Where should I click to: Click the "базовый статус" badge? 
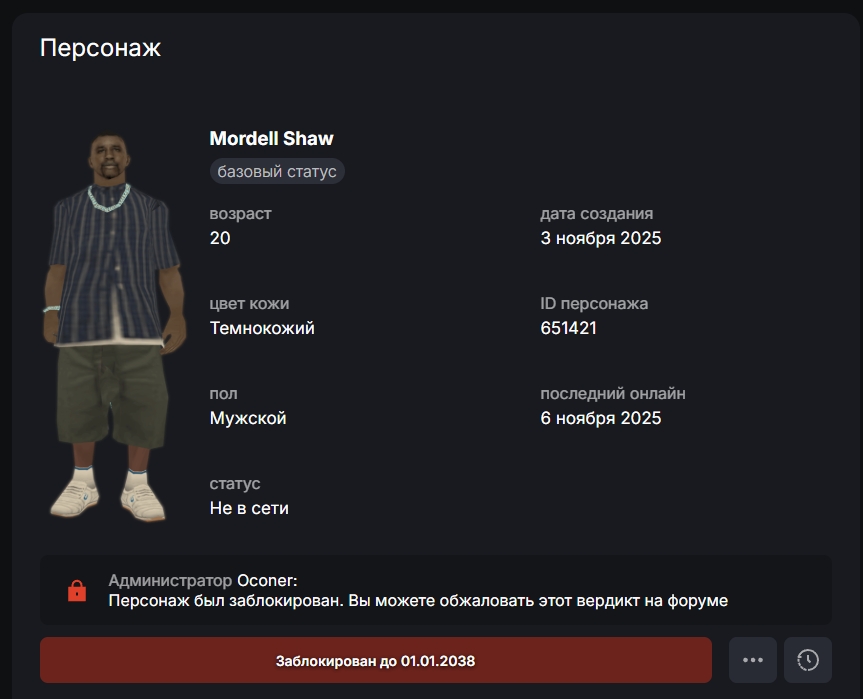click(277, 171)
